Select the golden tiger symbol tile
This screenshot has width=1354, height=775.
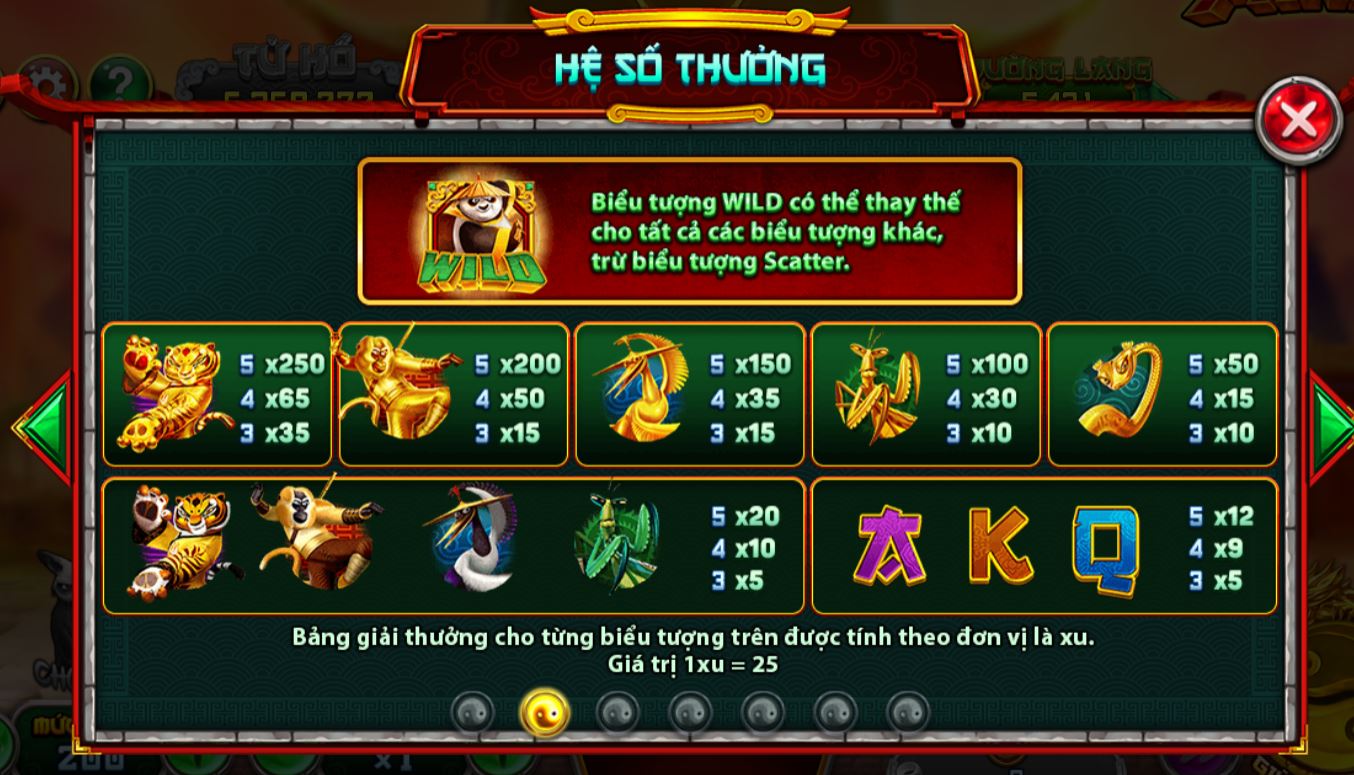(x=175, y=393)
